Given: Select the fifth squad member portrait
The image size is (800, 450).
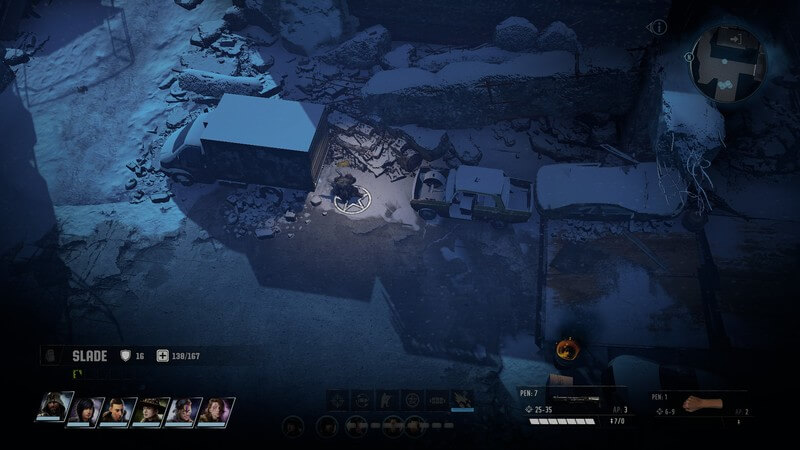Looking at the screenshot, I should [183, 410].
